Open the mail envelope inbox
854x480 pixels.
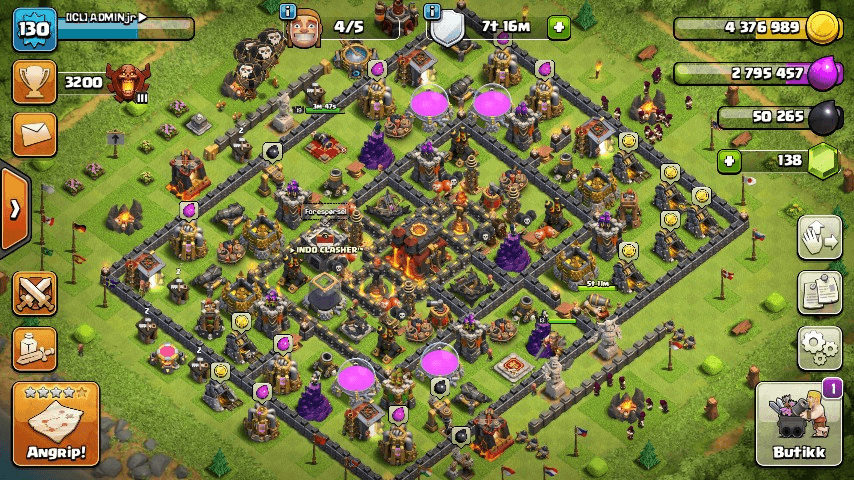tap(33, 134)
